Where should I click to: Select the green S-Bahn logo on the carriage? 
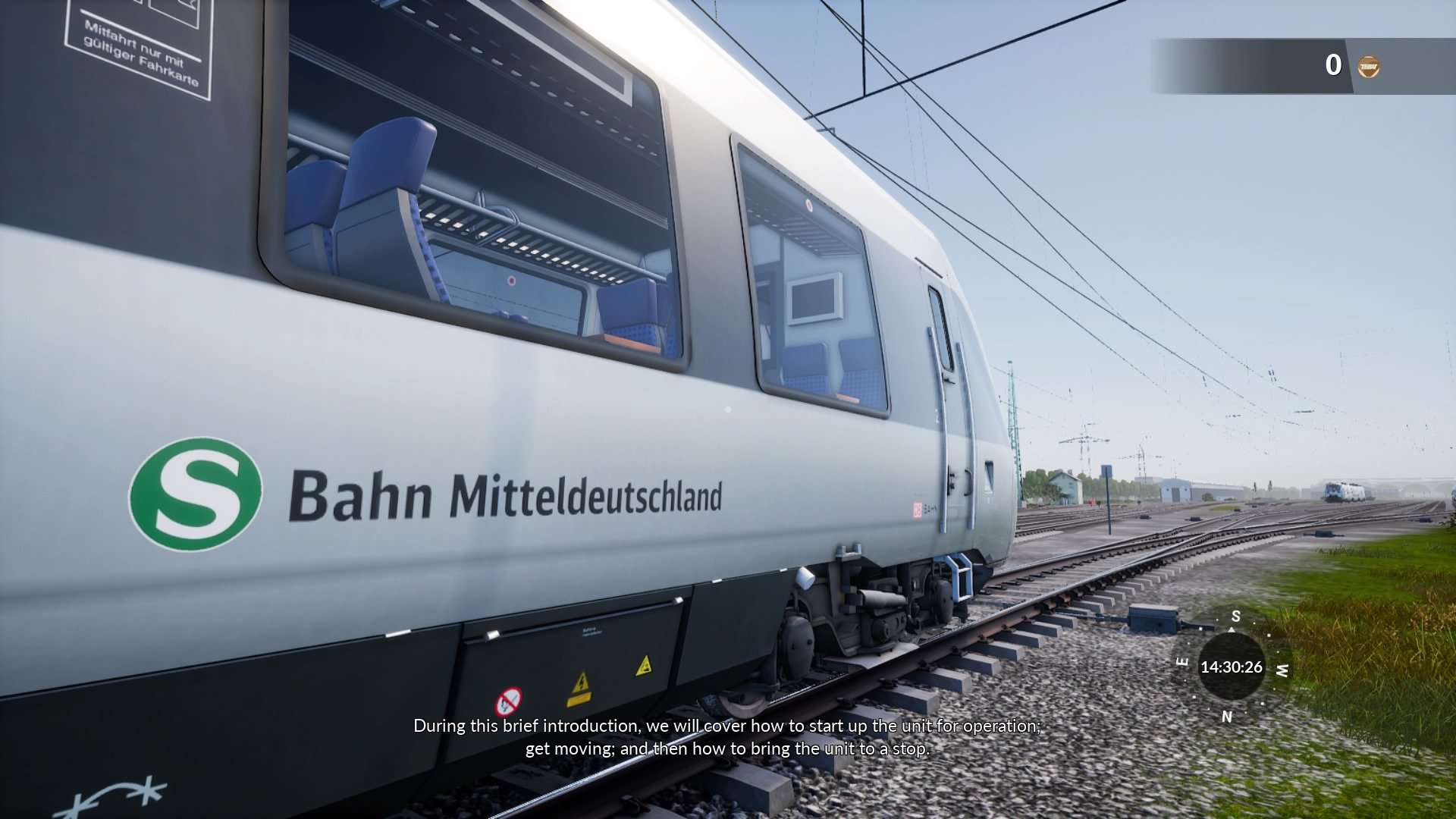click(x=196, y=494)
